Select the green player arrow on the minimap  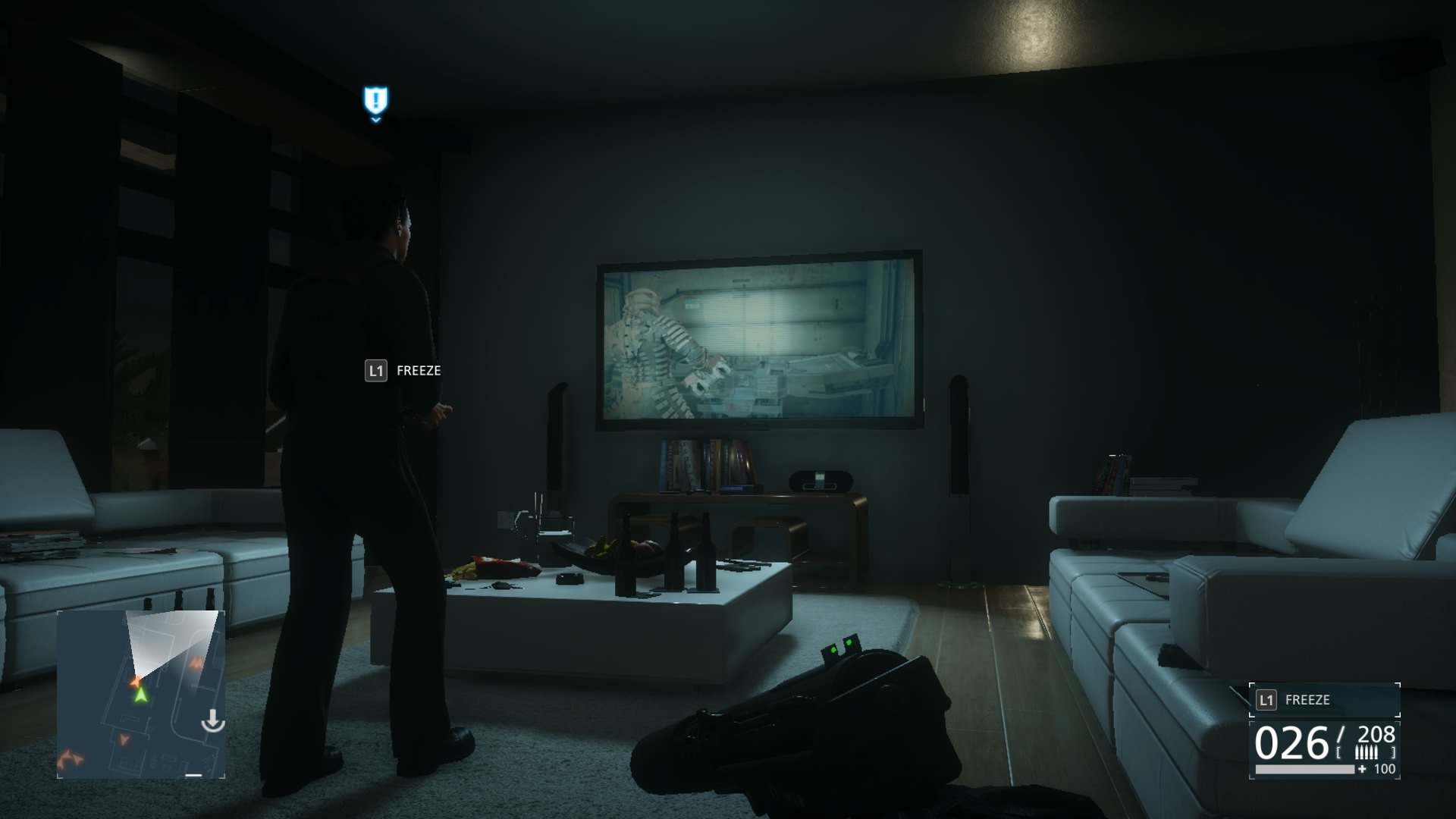coord(140,694)
